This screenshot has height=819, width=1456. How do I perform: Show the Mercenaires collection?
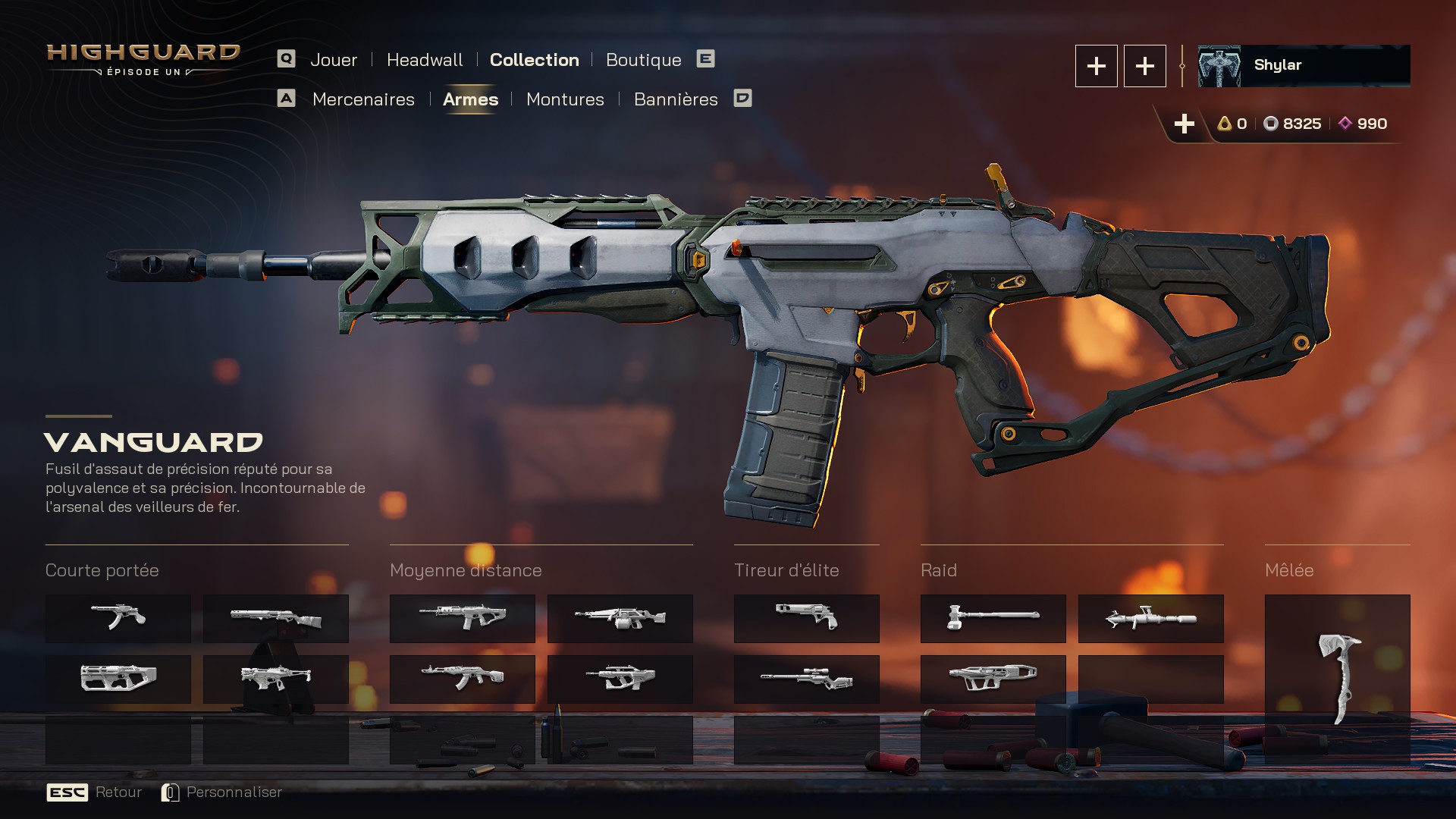[363, 99]
